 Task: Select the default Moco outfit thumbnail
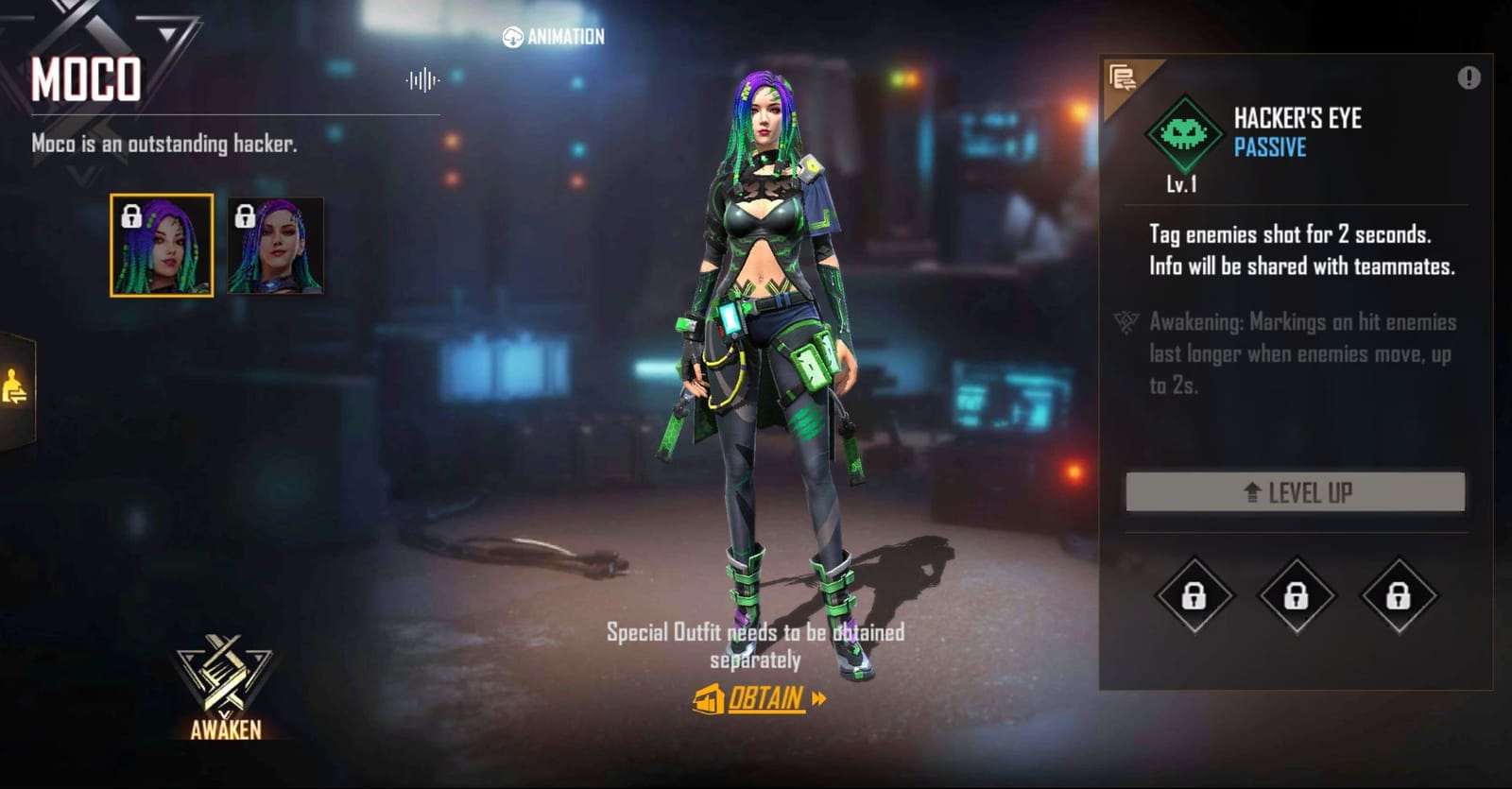(163, 245)
